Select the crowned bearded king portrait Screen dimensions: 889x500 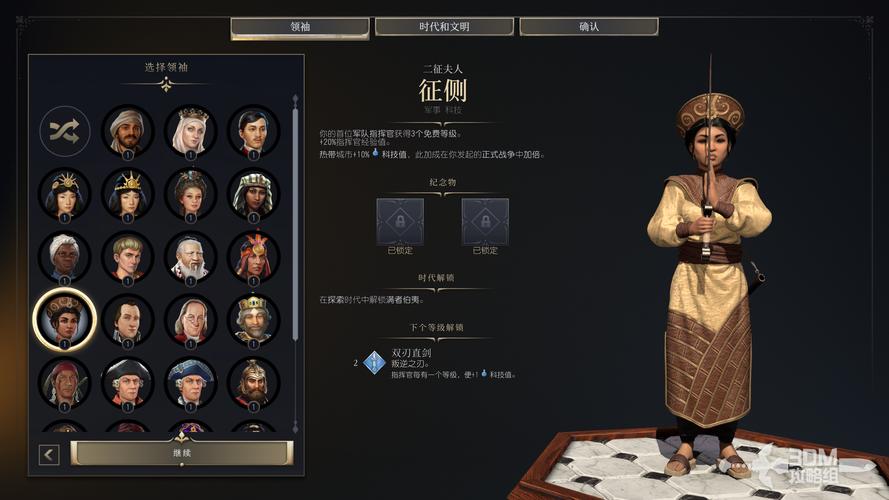[x=253, y=320]
